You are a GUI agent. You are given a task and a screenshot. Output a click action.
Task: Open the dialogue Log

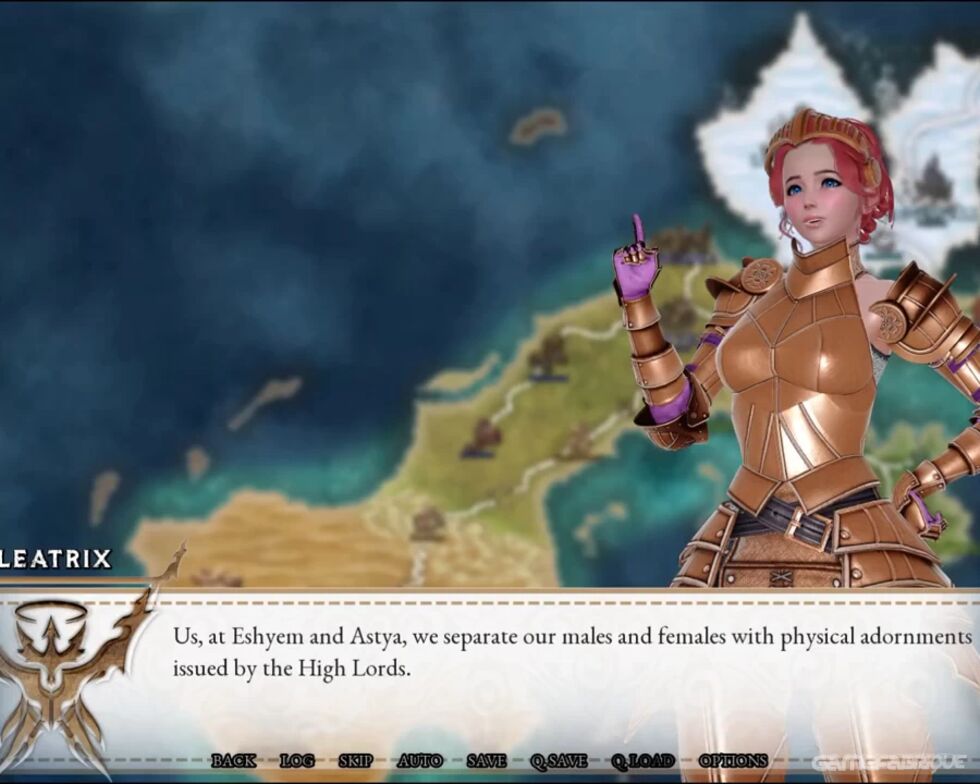pyautogui.click(x=297, y=761)
